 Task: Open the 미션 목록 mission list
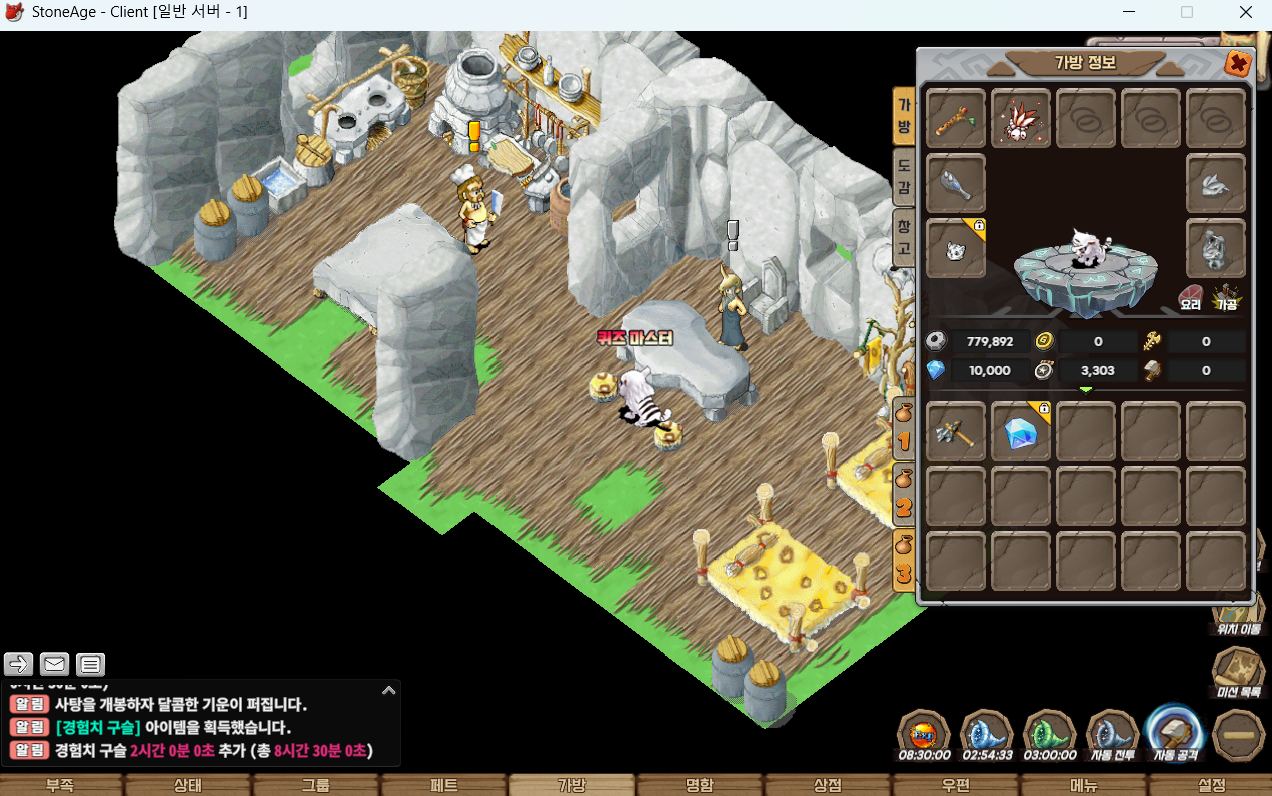[1238, 672]
